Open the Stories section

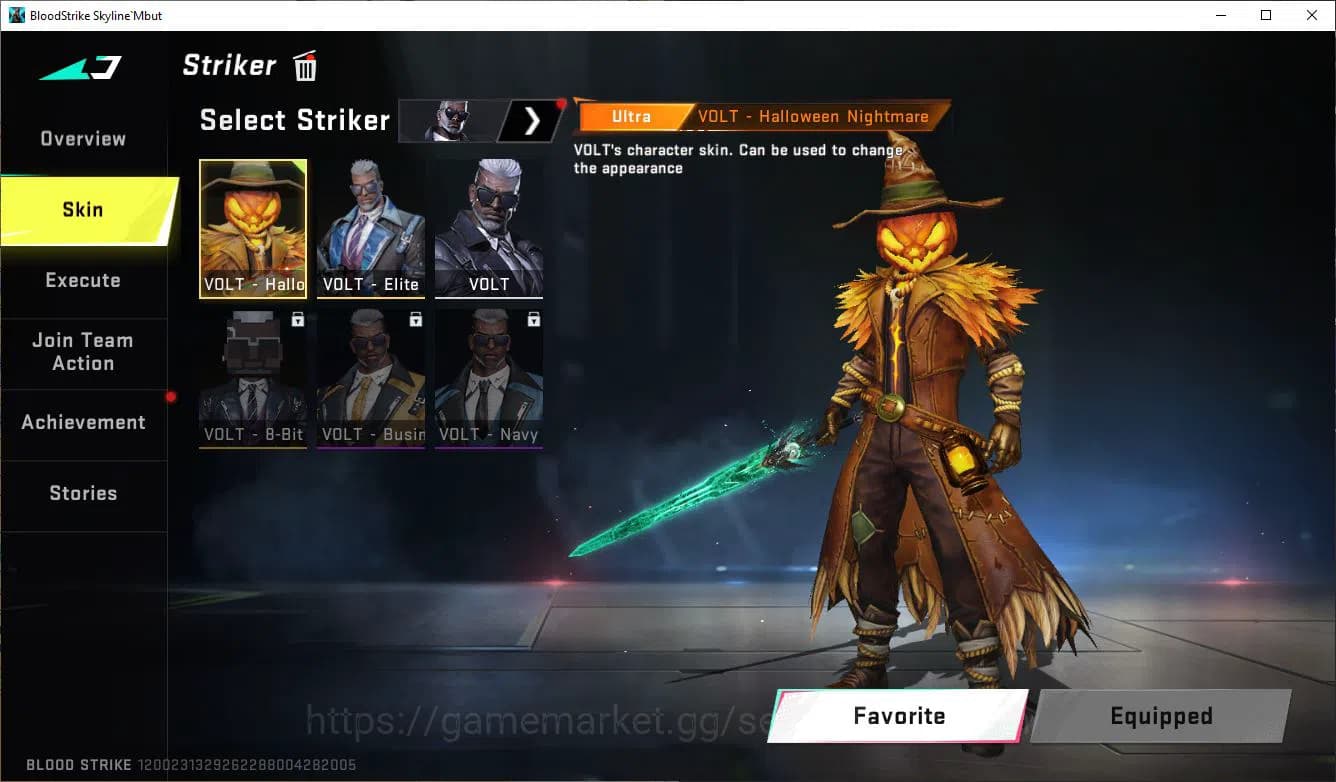coord(82,492)
